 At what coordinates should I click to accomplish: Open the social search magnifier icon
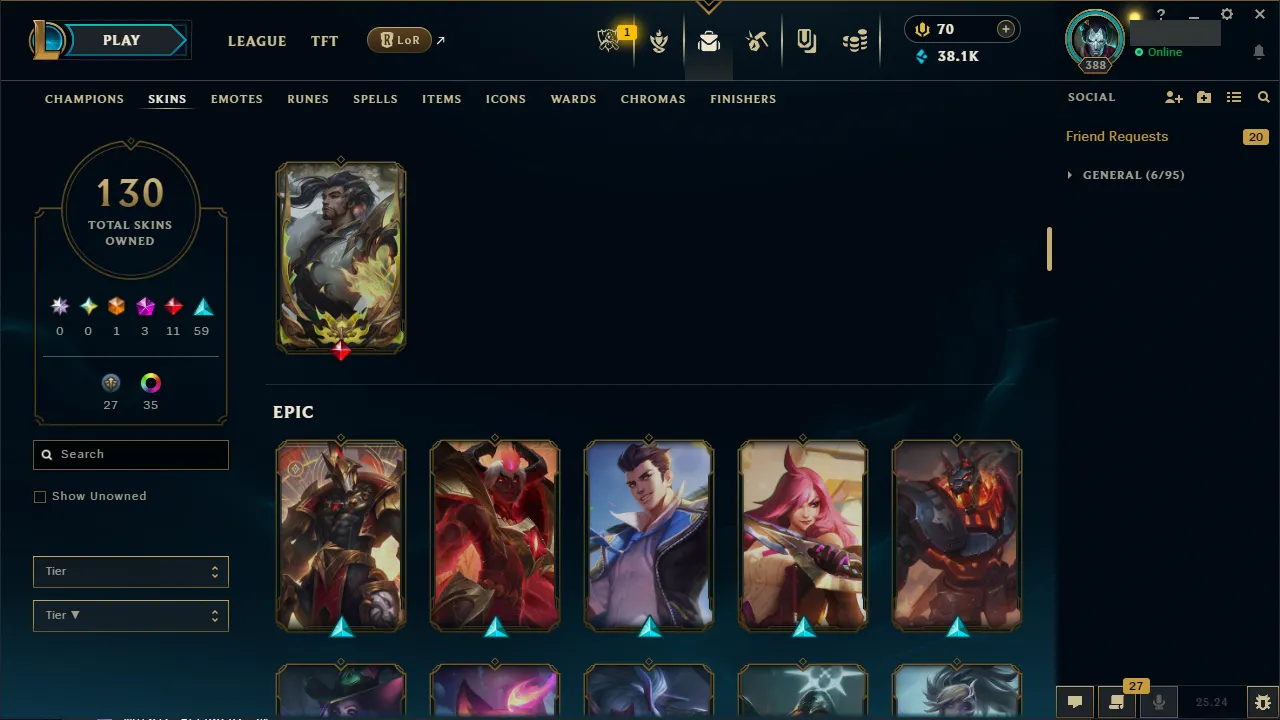point(1263,97)
